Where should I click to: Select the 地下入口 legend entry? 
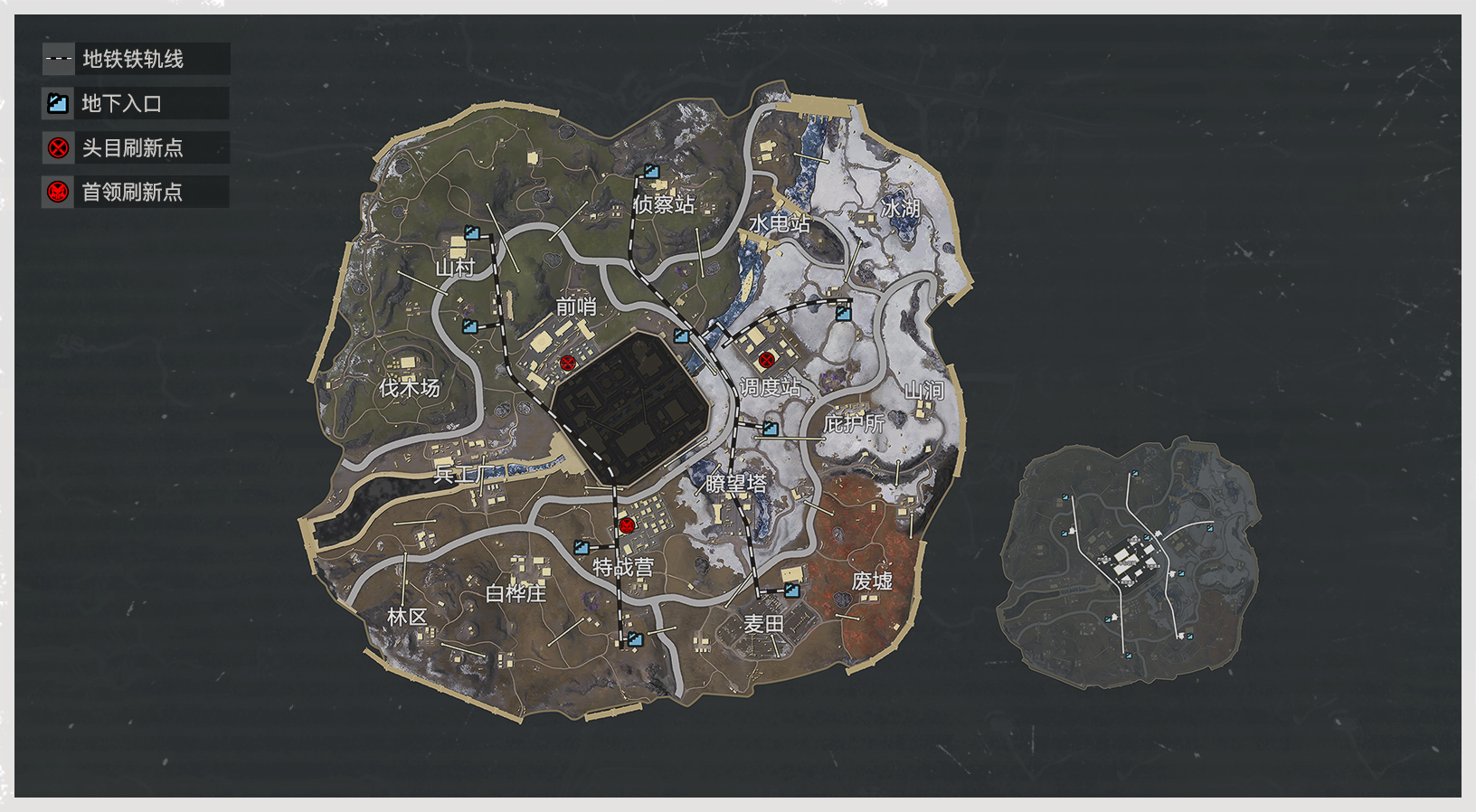tap(135, 103)
